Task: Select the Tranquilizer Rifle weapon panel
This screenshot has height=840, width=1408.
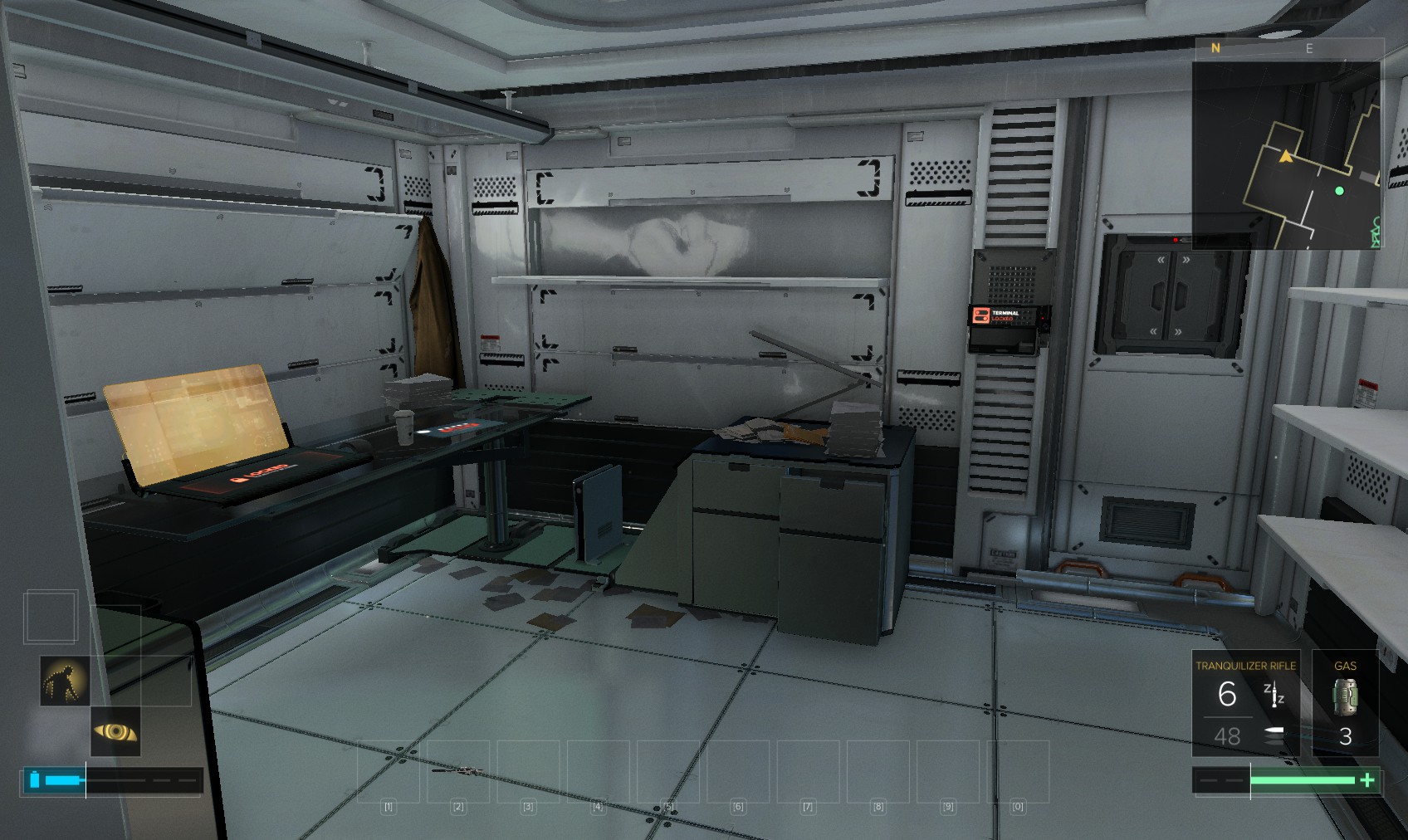Action: point(1245,704)
